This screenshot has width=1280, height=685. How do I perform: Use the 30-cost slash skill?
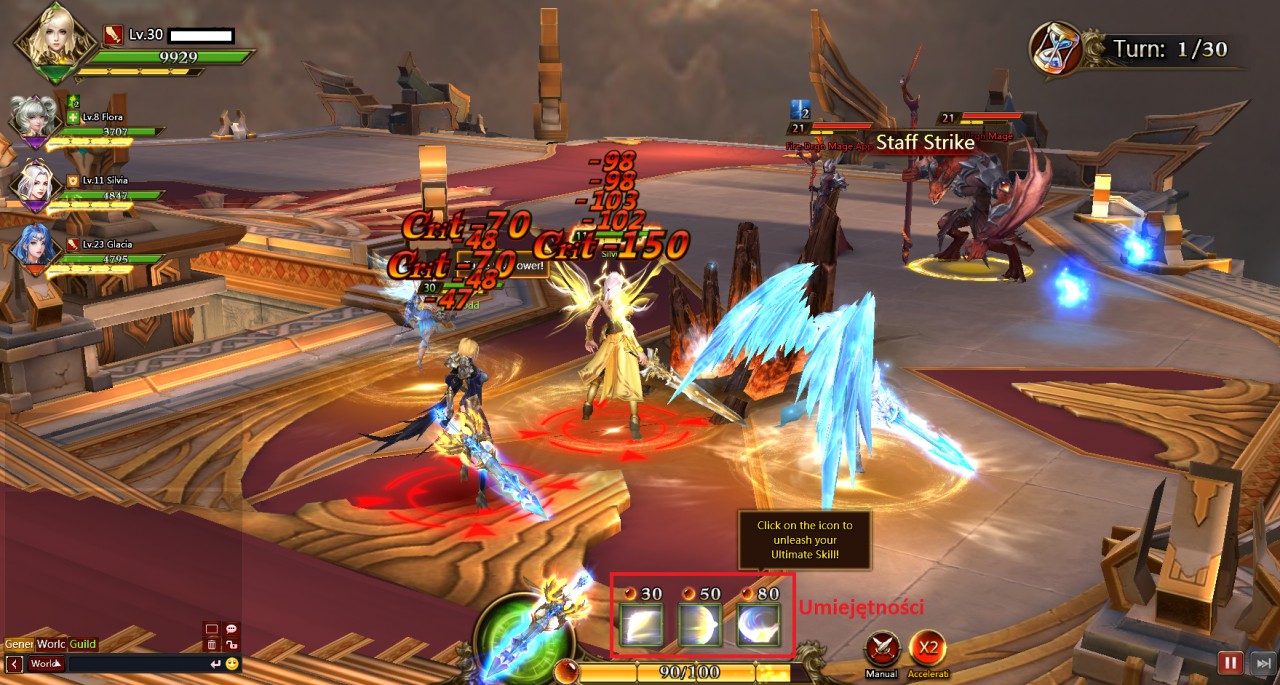tap(639, 627)
